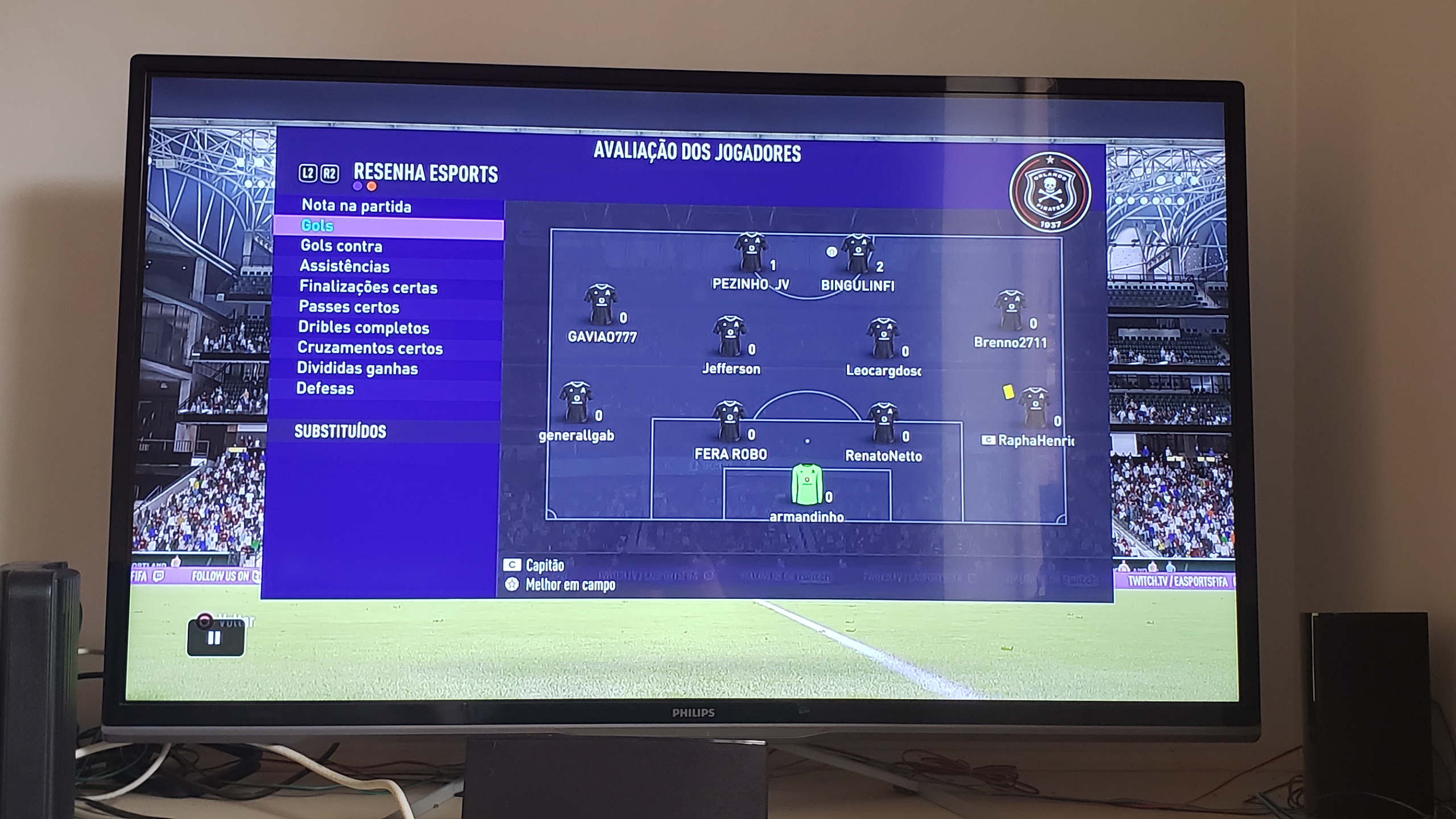Select the Nota na partida stat

(x=356, y=206)
